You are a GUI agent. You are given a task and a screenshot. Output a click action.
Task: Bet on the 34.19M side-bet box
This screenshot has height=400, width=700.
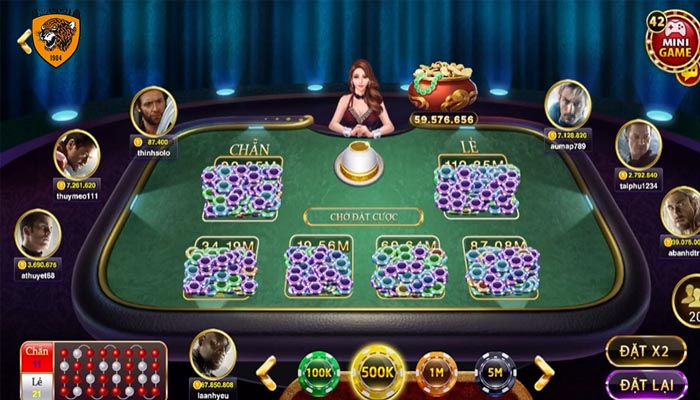click(221, 267)
